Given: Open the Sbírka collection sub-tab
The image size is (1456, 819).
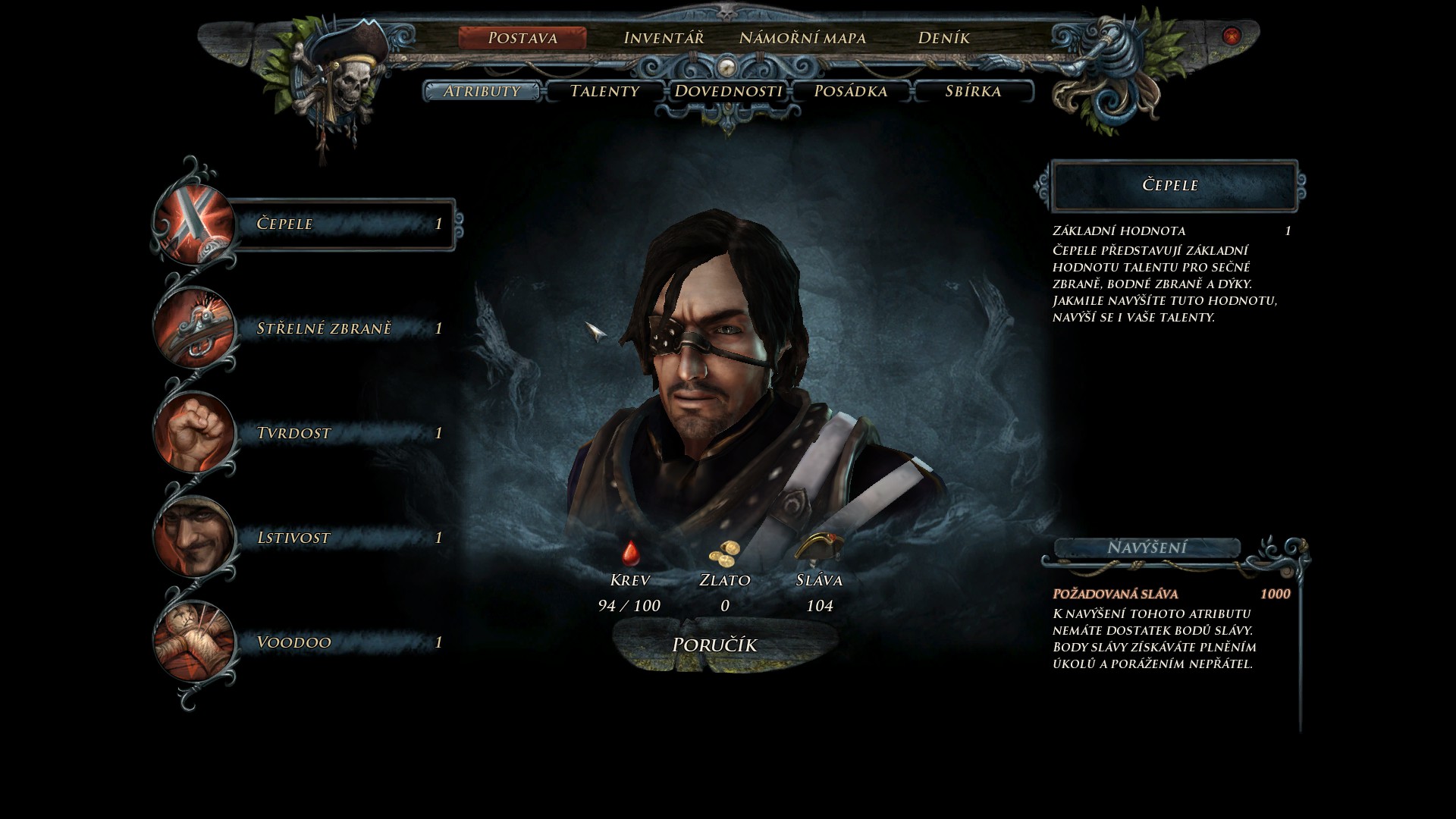Looking at the screenshot, I should 973,91.
